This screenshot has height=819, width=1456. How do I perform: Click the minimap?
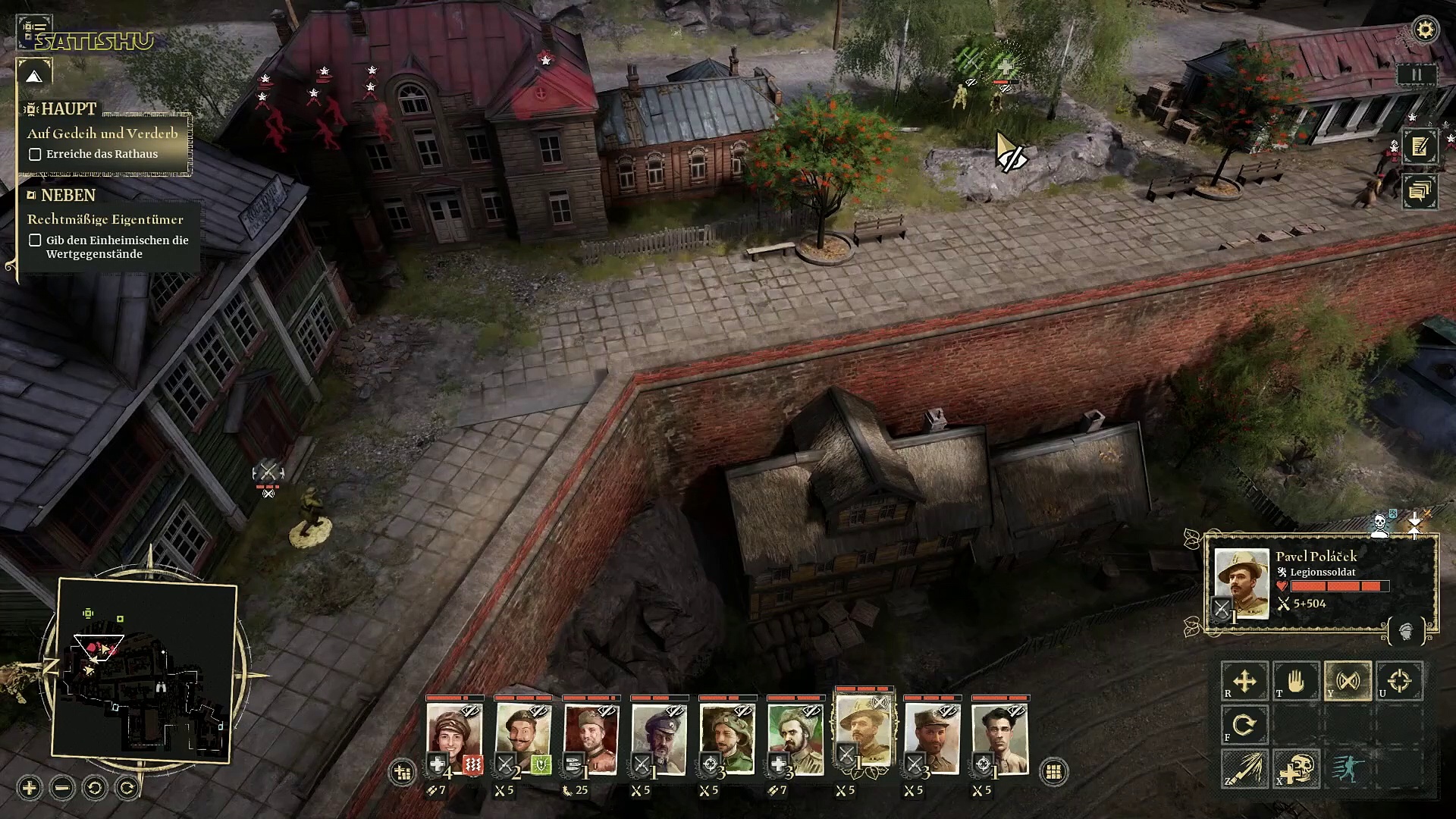pyautogui.click(x=144, y=667)
